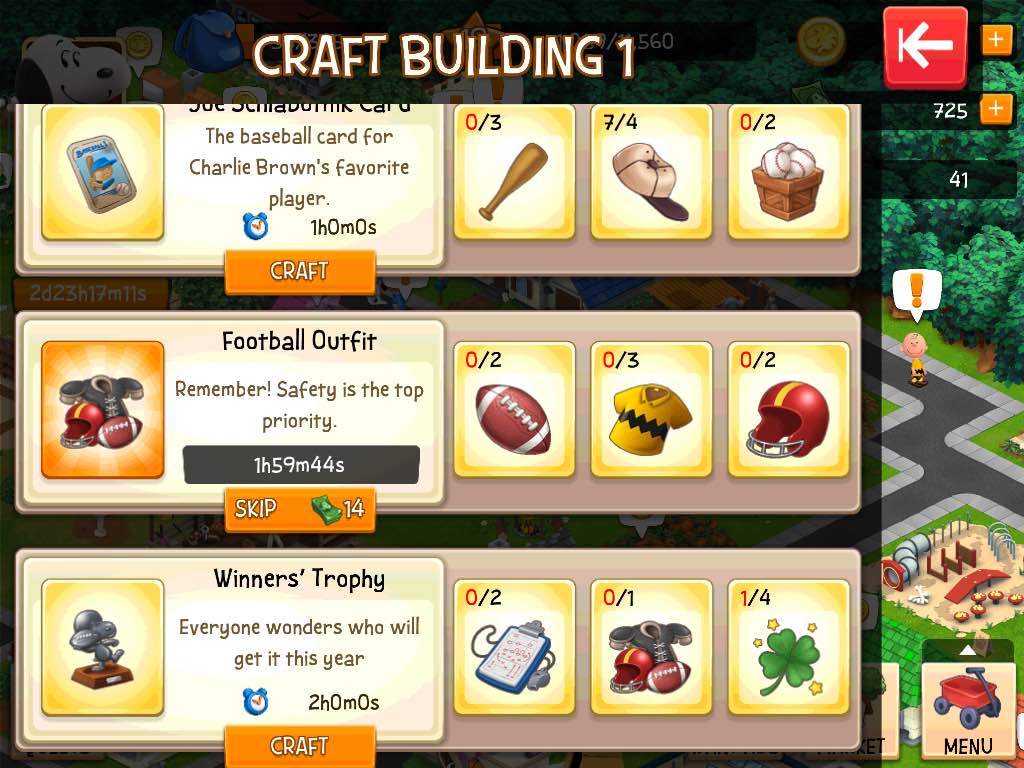Craft the Joe Shlabotnik baseball card

pyautogui.click(x=299, y=271)
